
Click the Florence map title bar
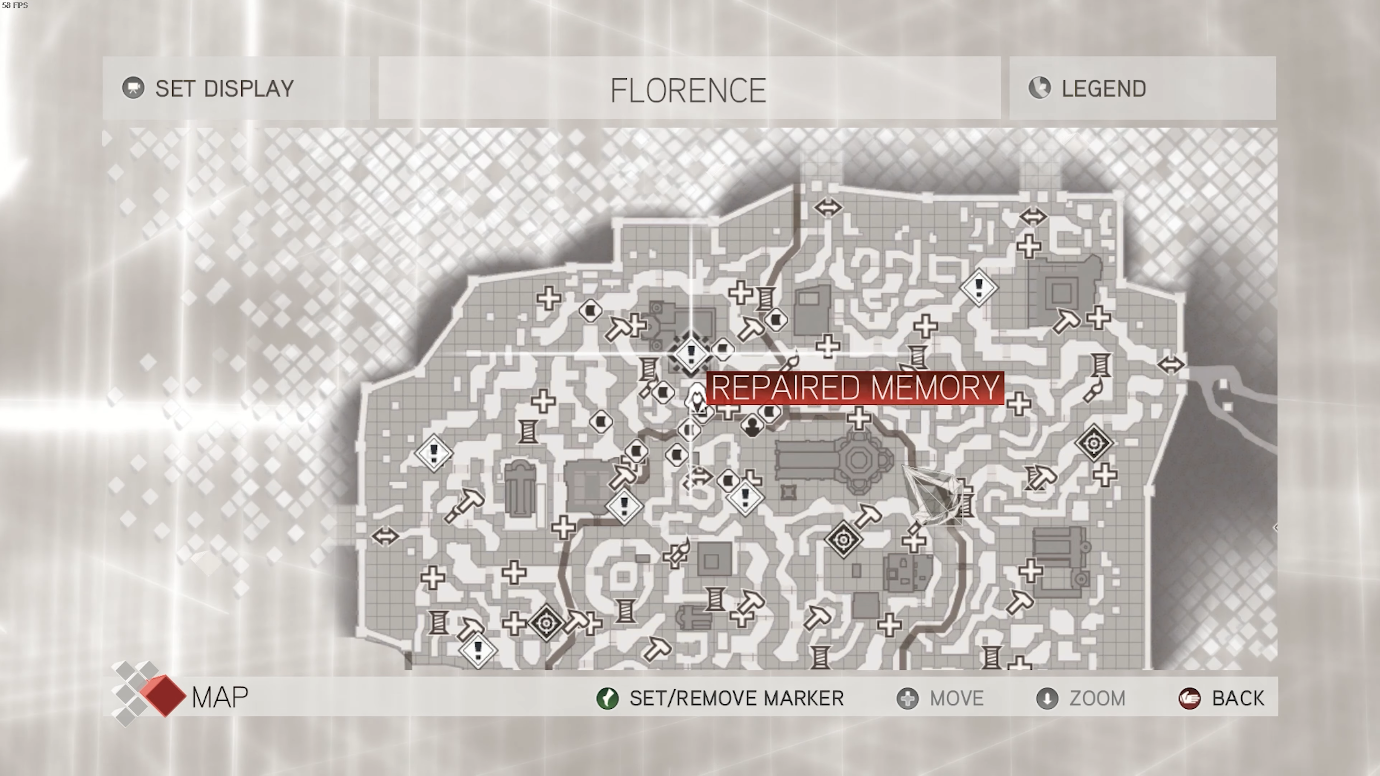[x=688, y=89]
